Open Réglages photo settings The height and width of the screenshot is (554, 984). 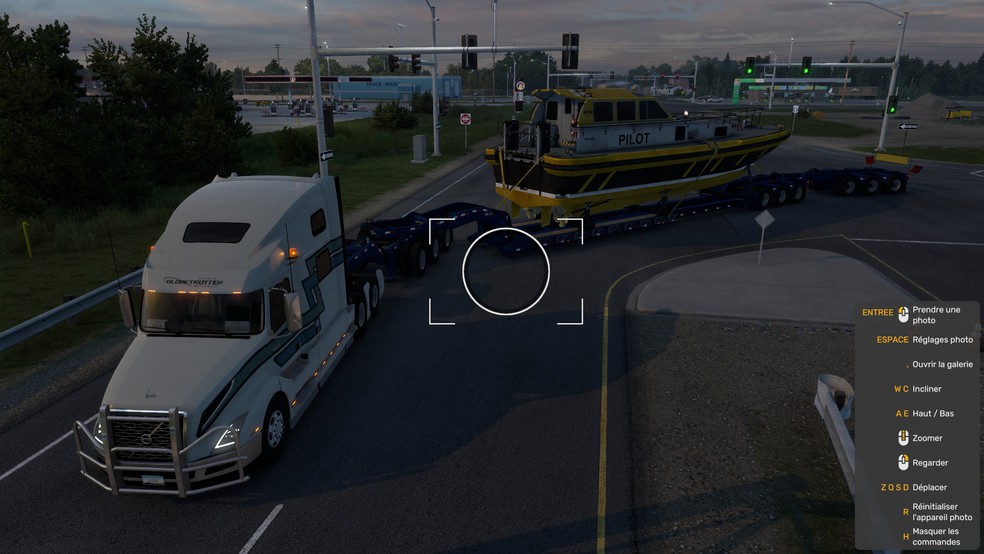click(942, 340)
